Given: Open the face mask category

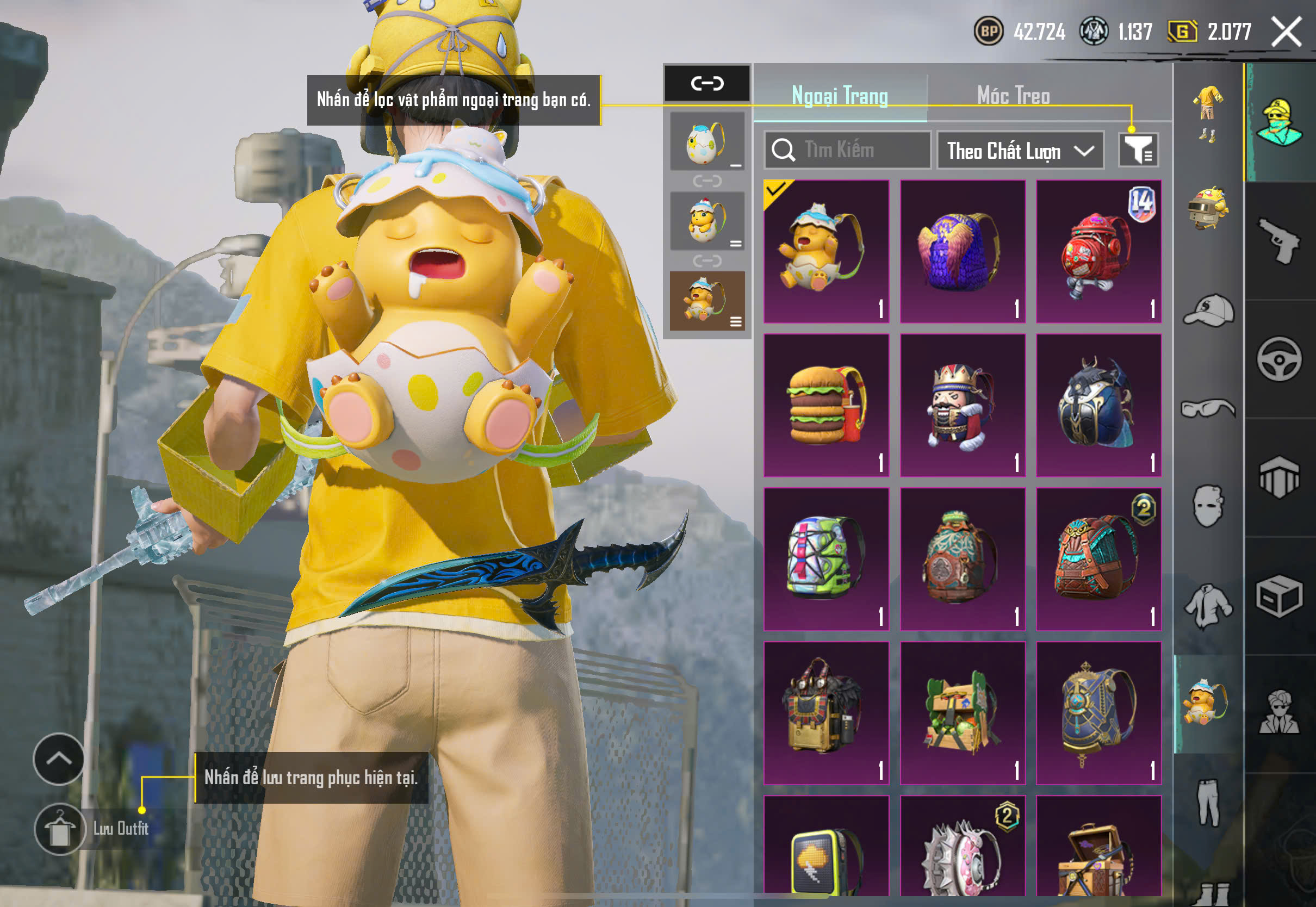Looking at the screenshot, I should [1209, 506].
